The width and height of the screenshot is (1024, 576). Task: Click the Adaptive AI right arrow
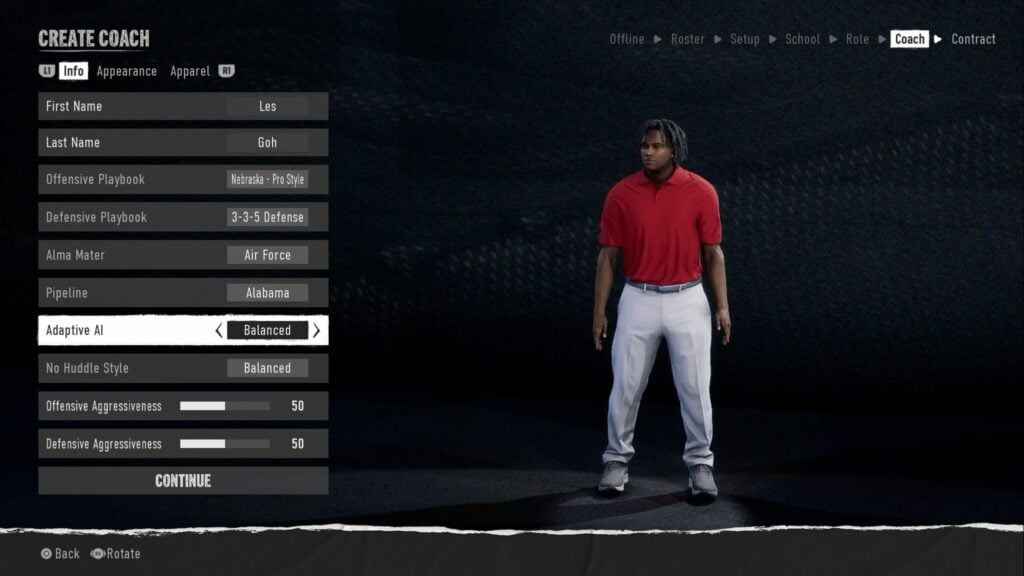tap(316, 330)
